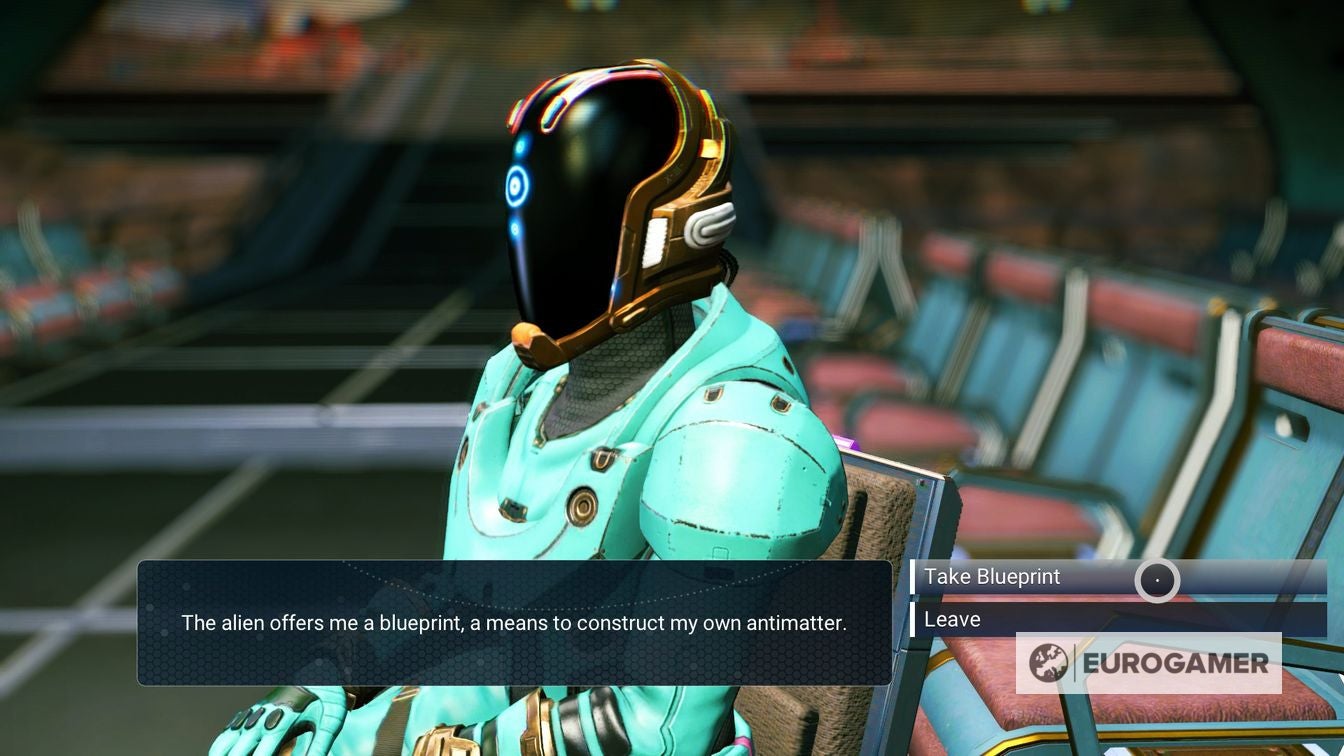The height and width of the screenshot is (756, 1344).
Task: Click the dialogue text about the antimatter blueprint
Action: (513, 623)
